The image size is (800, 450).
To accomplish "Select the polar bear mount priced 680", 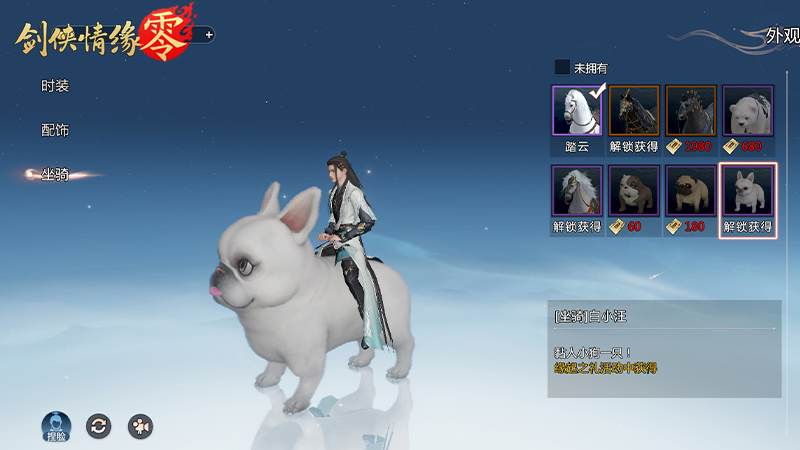I will 748,112.
